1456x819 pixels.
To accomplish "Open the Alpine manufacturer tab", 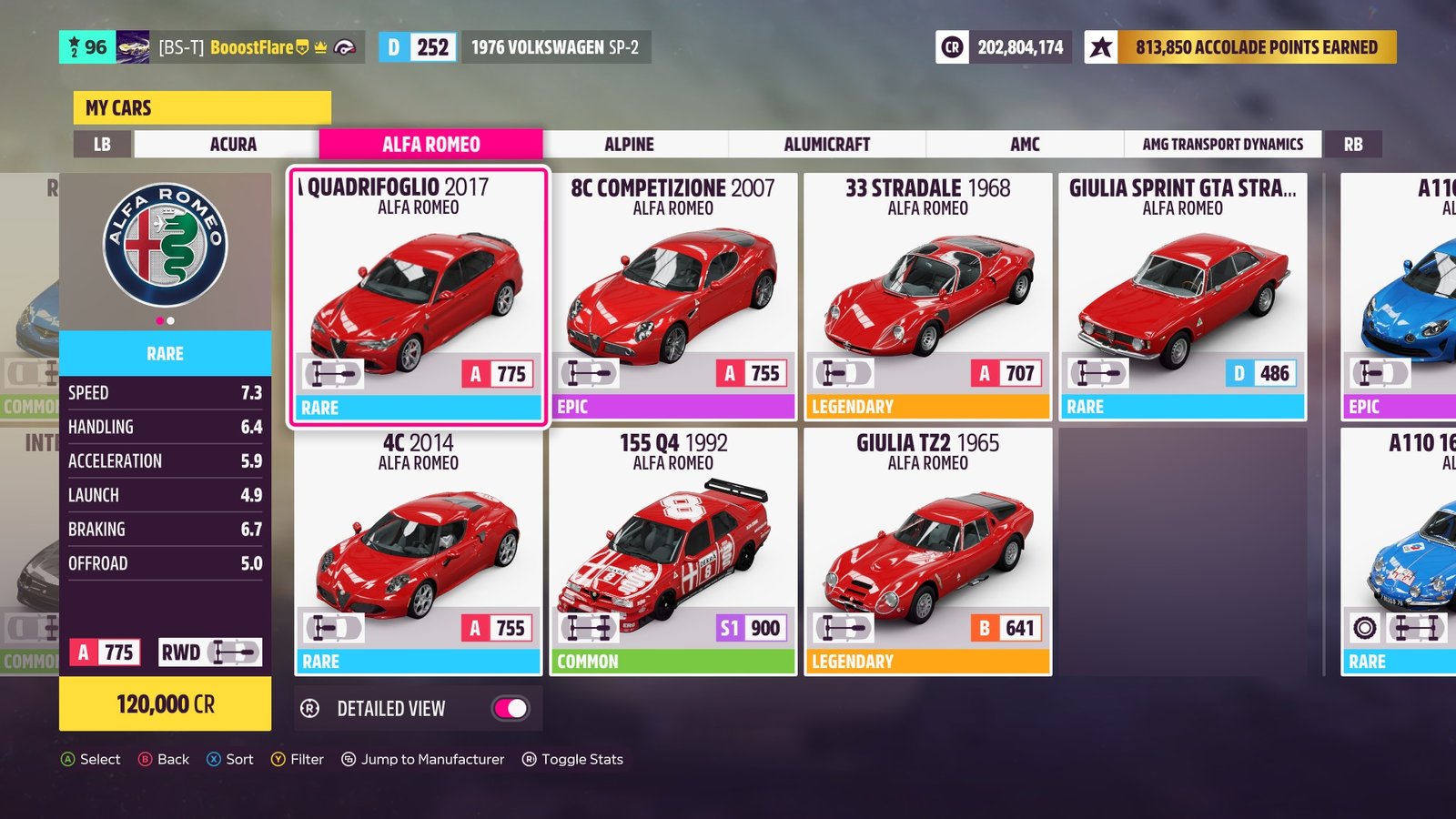I will (629, 144).
